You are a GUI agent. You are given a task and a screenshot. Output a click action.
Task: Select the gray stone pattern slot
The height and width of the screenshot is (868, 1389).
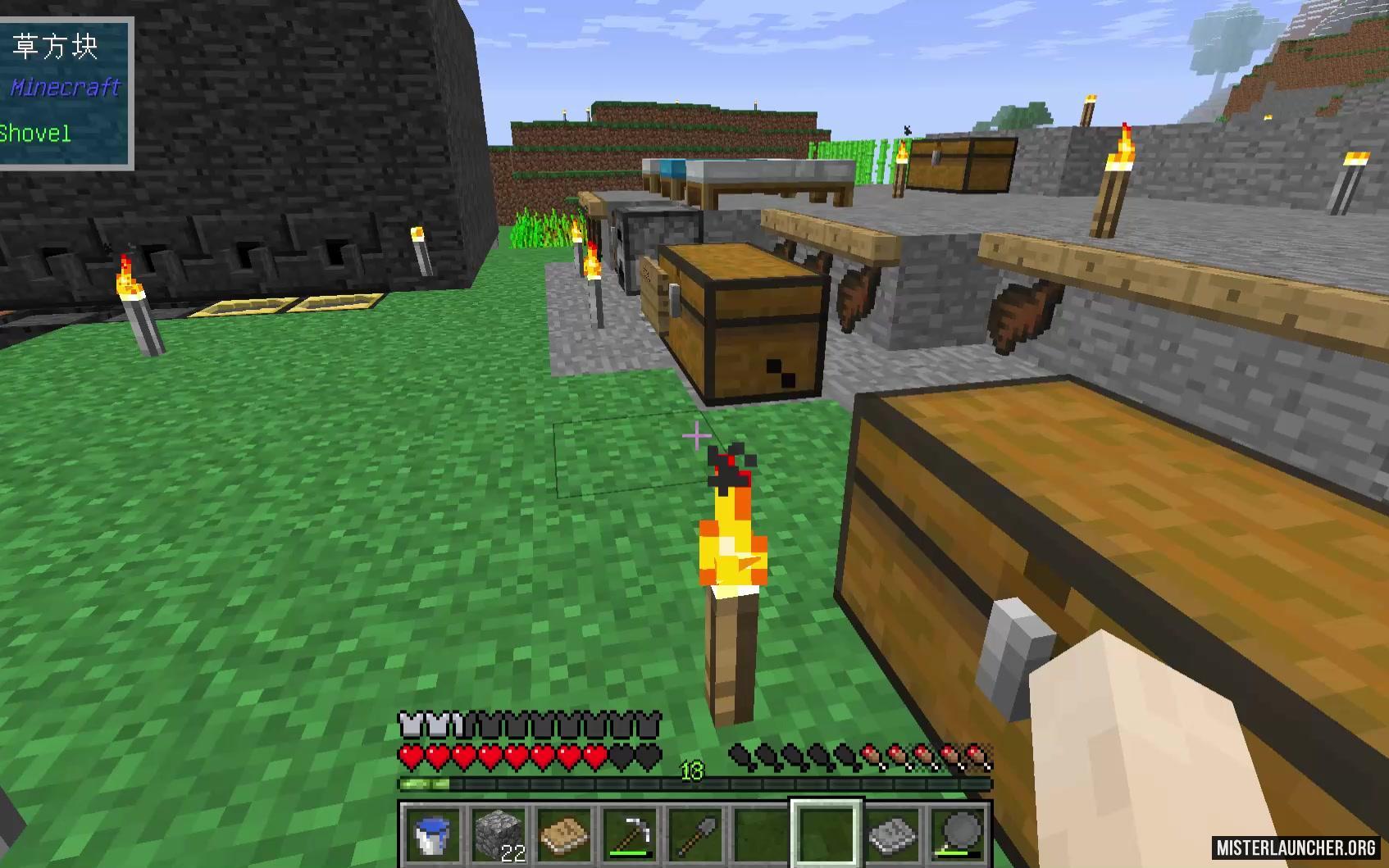click(892, 833)
